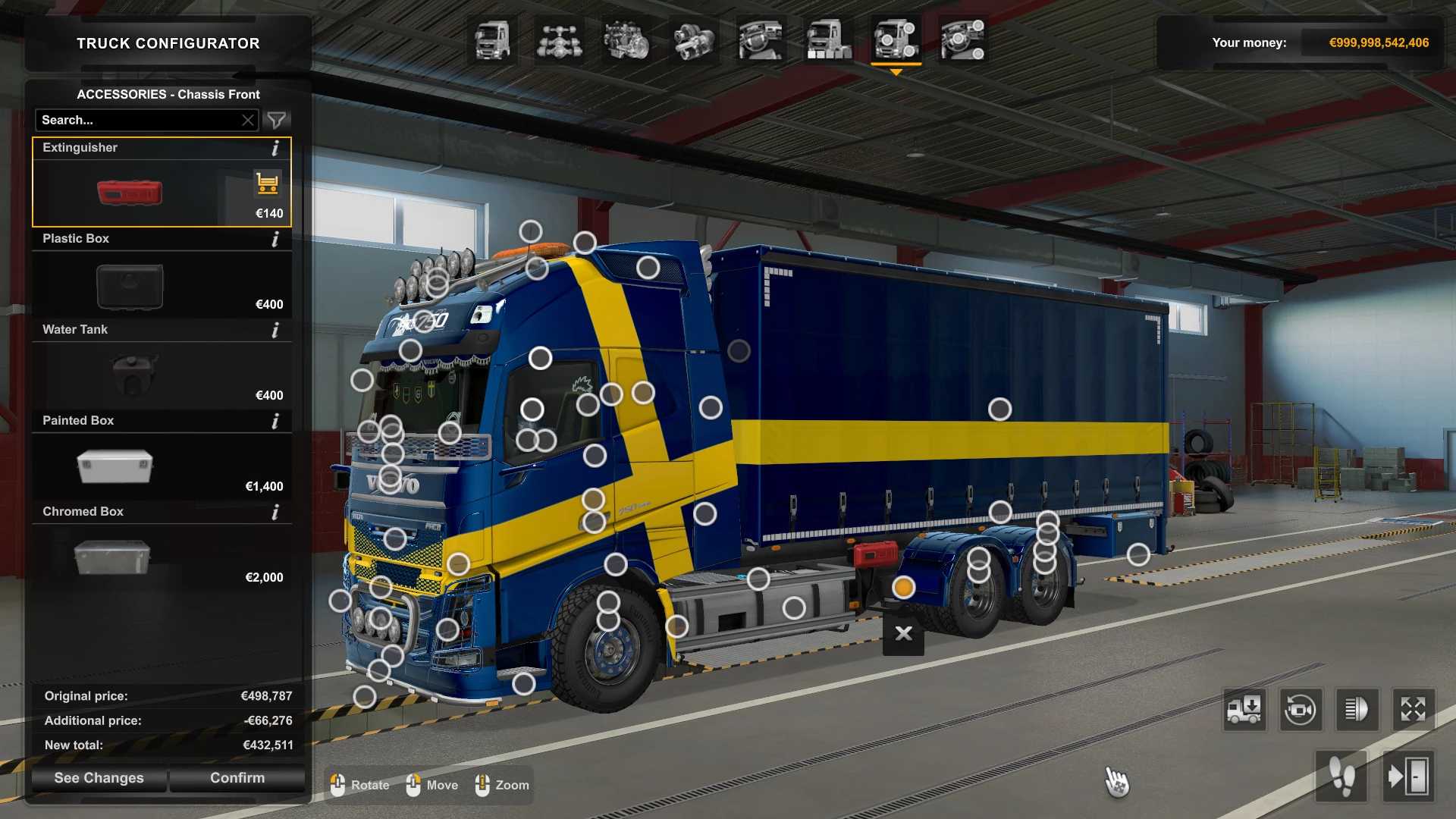Show info for the Water Tank
Image resolution: width=1456 pixels, height=819 pixels.
point(275,330)
